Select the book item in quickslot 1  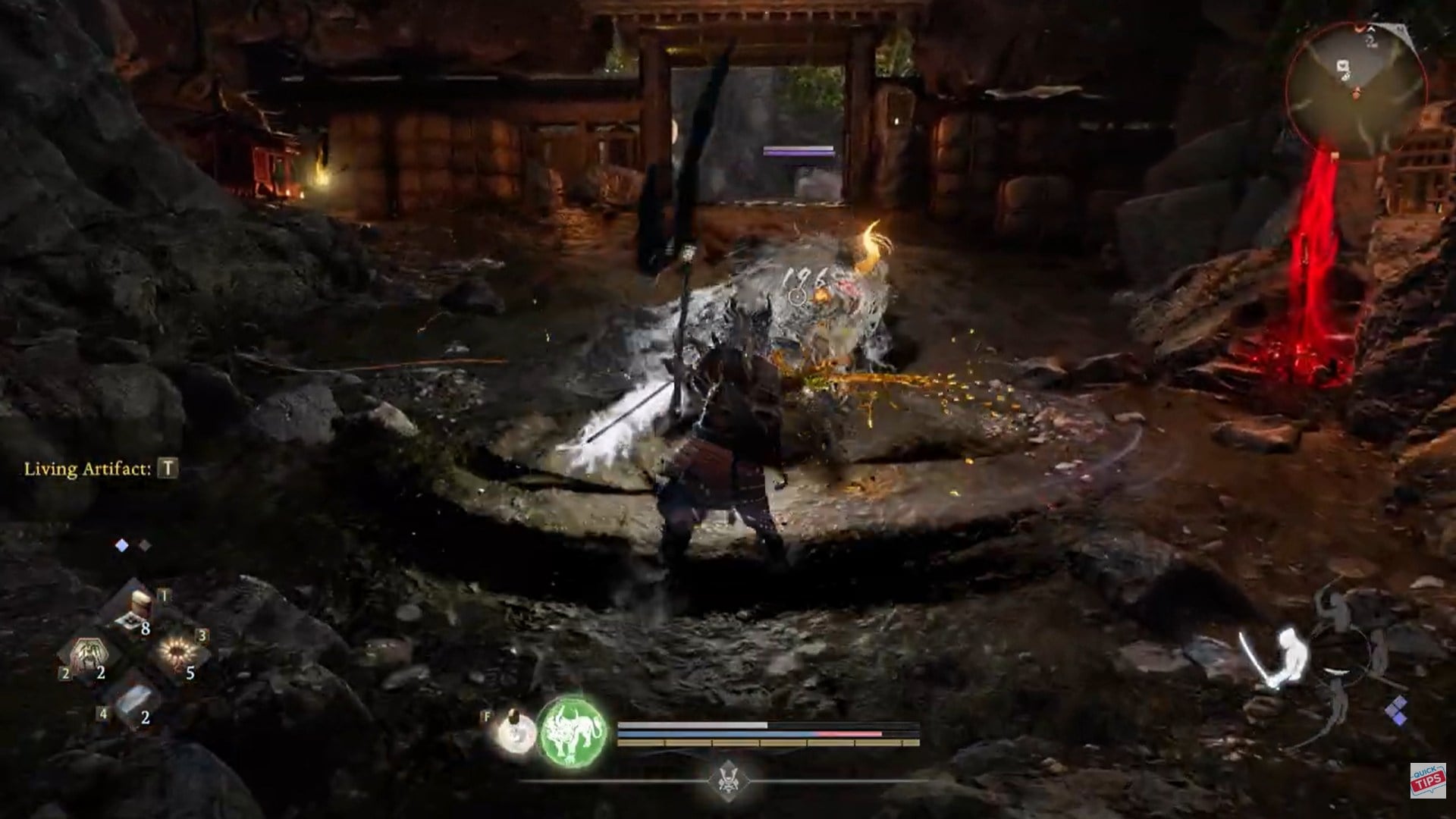click(x=140, y=599)
